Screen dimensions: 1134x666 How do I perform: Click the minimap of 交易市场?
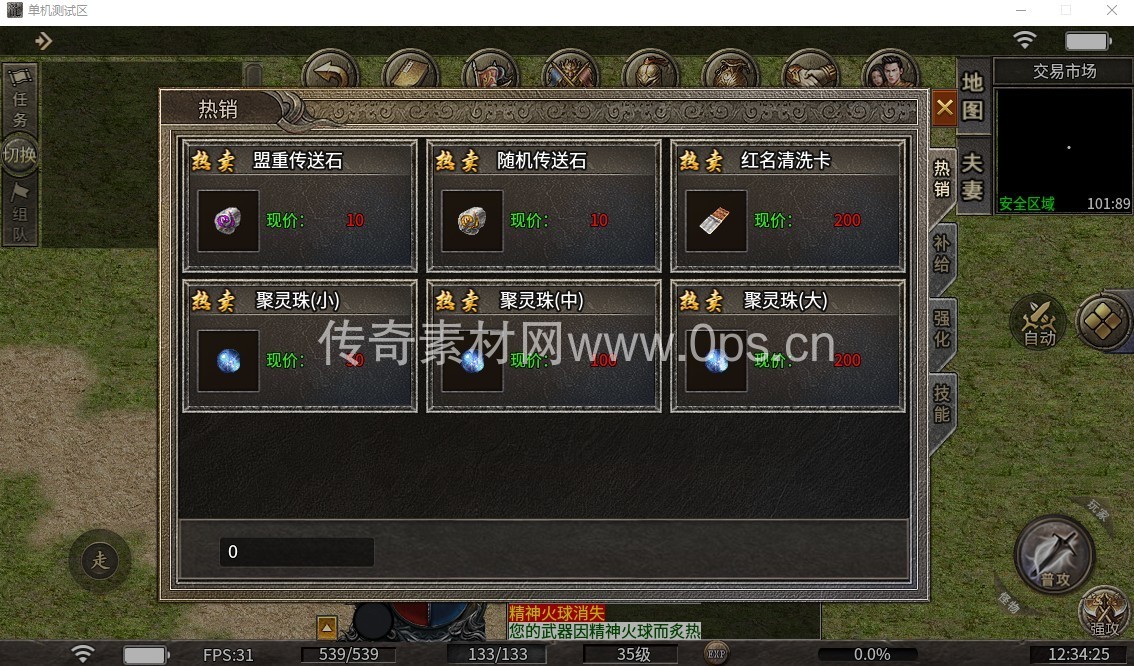(1064, 148)
